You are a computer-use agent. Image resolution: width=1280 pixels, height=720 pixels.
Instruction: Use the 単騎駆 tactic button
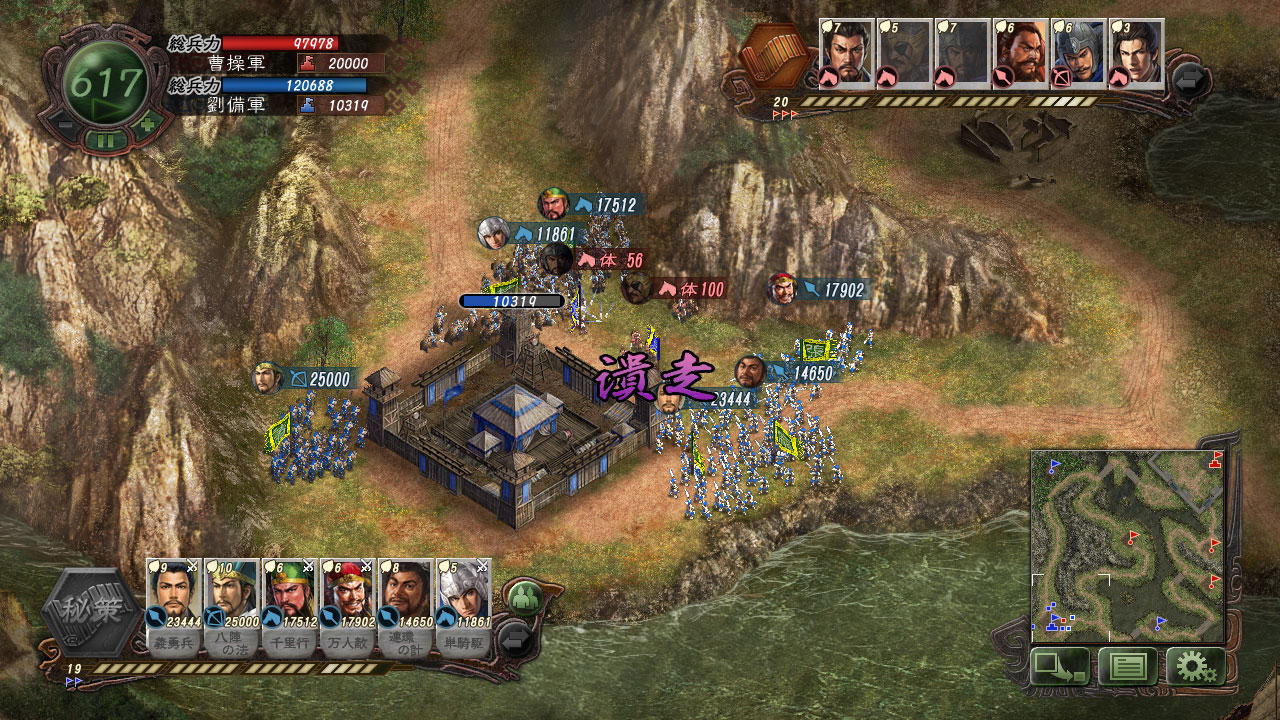(464, 644)
